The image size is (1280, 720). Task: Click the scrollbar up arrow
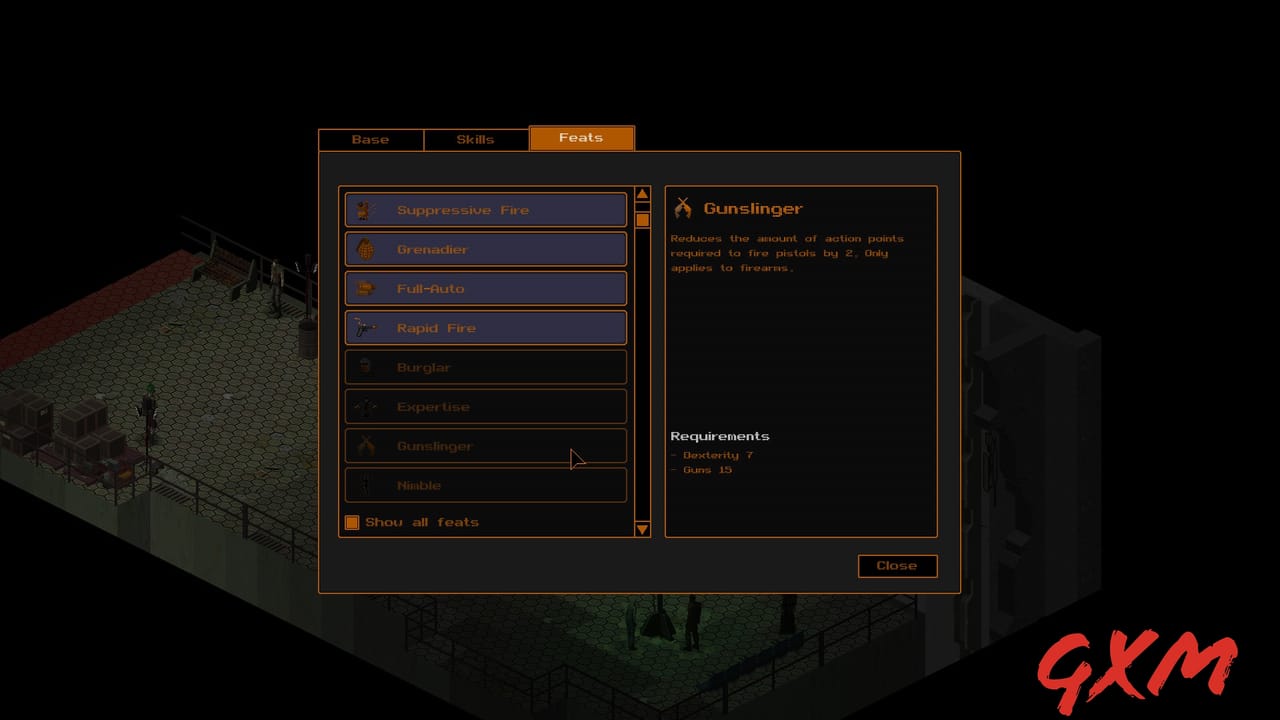point(642,193)
